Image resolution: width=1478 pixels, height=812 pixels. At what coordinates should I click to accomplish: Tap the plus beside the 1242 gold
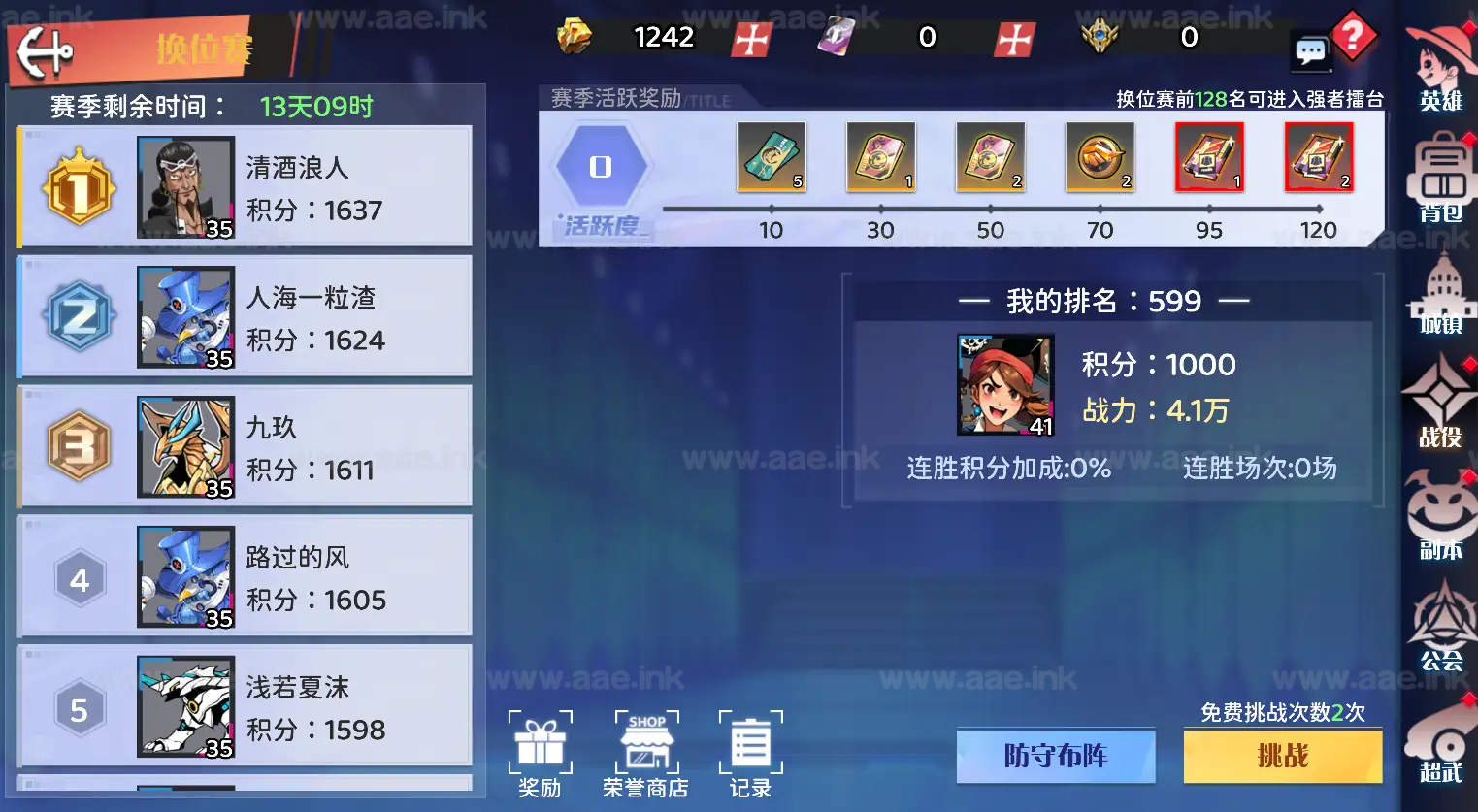[x=752, y=39]
